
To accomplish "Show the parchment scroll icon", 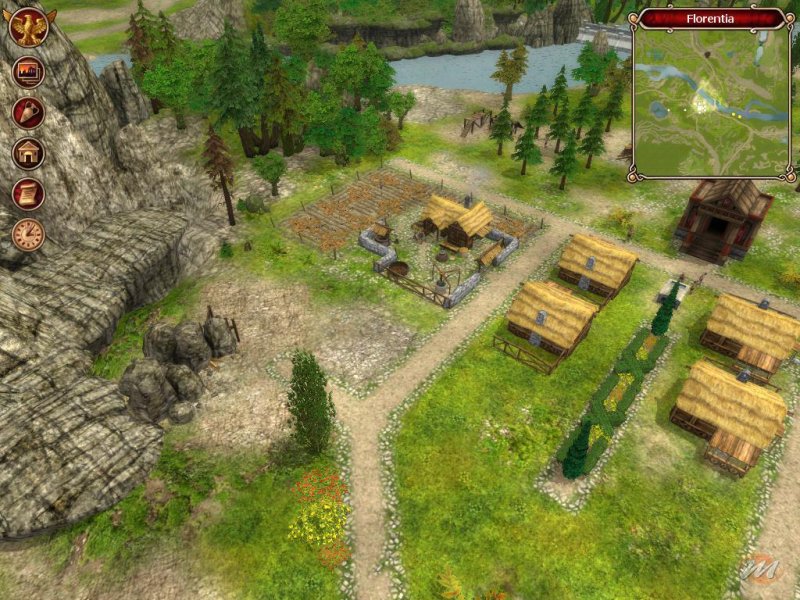I will pyautogui.click(x=28, y=194).
